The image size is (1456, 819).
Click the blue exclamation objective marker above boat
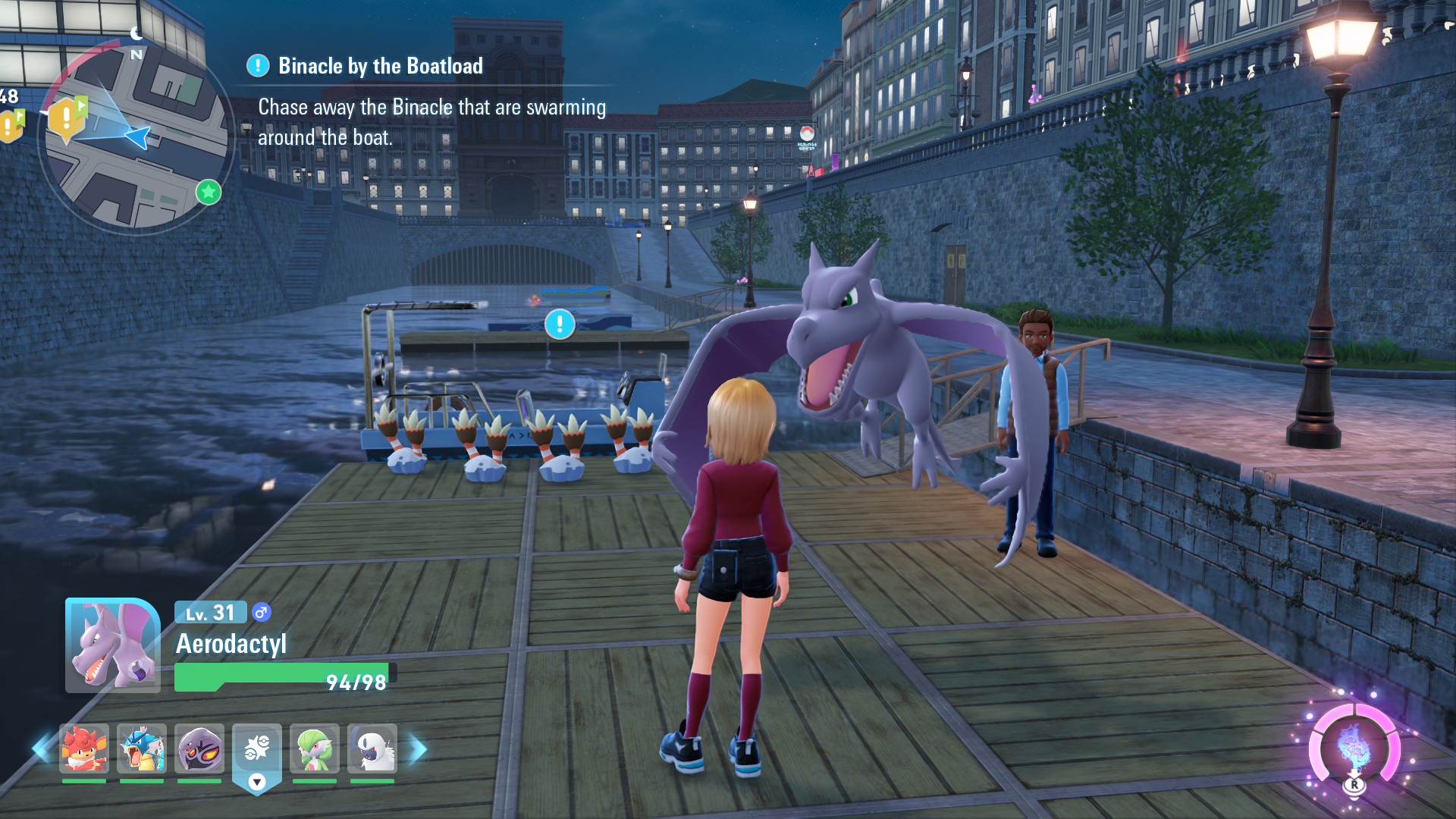[x=560, y=325]
